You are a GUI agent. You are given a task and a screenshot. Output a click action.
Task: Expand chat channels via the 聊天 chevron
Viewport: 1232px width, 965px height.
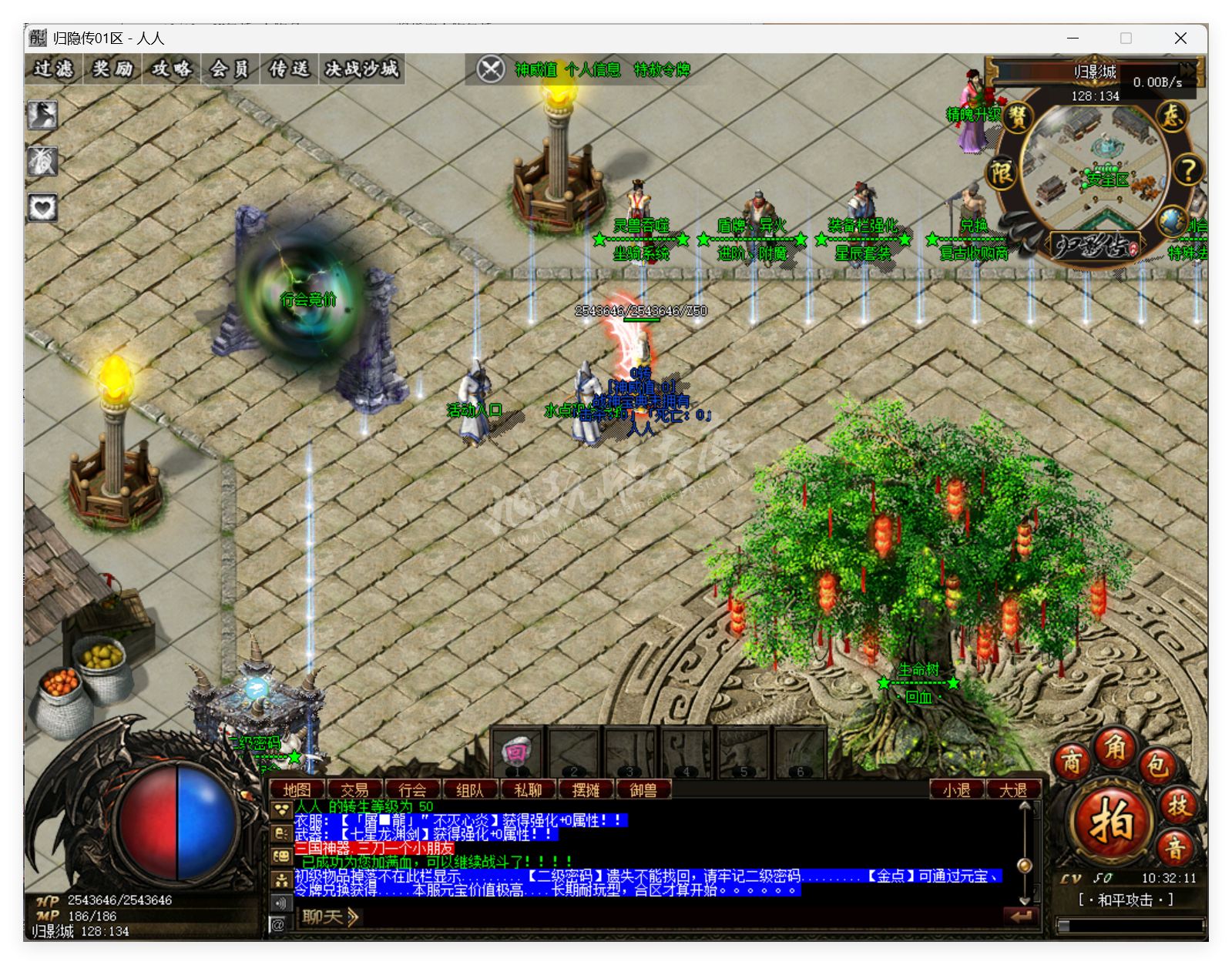point(352,917)
